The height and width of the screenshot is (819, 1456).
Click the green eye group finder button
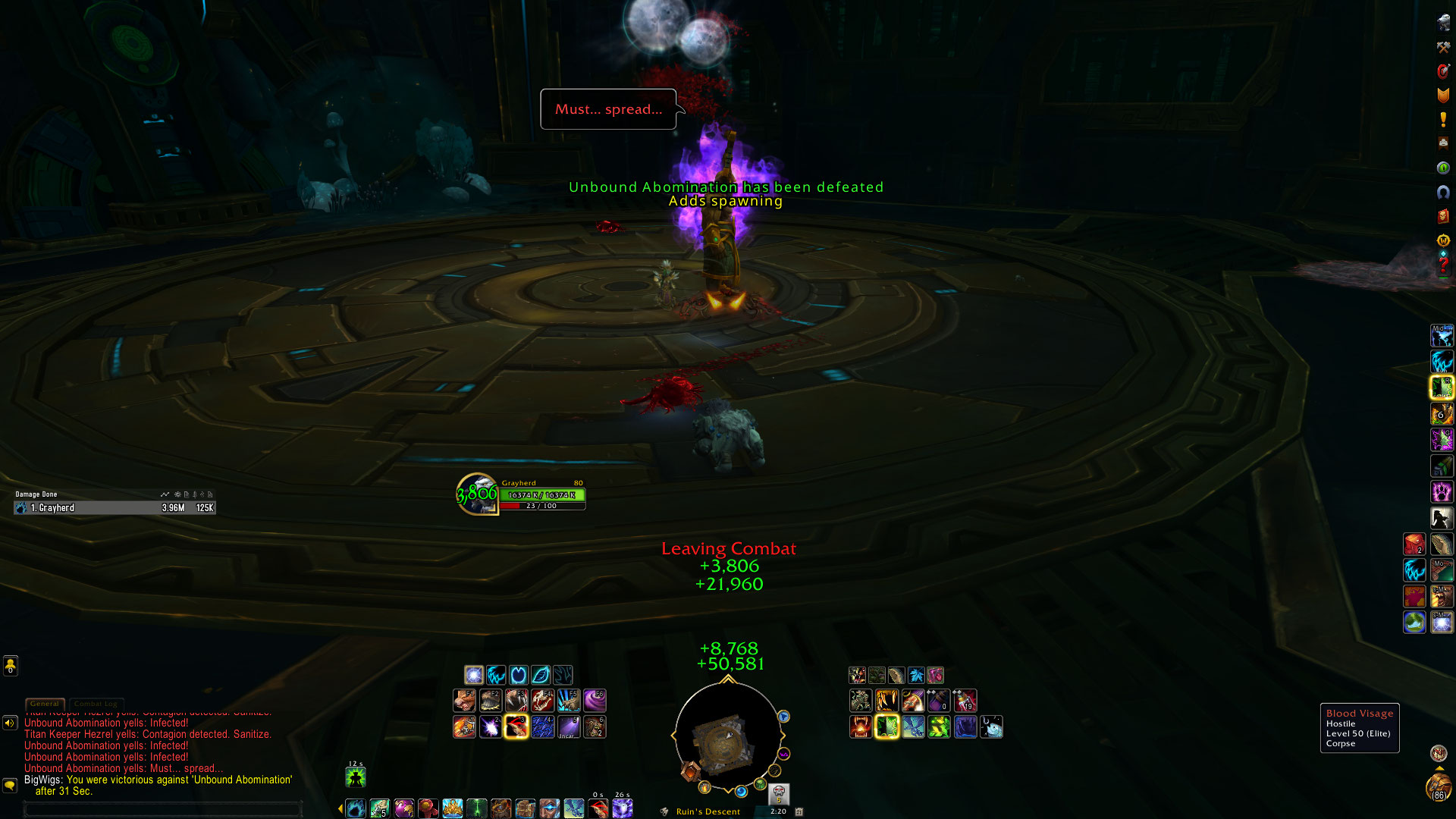click(x=1443, y=168)
